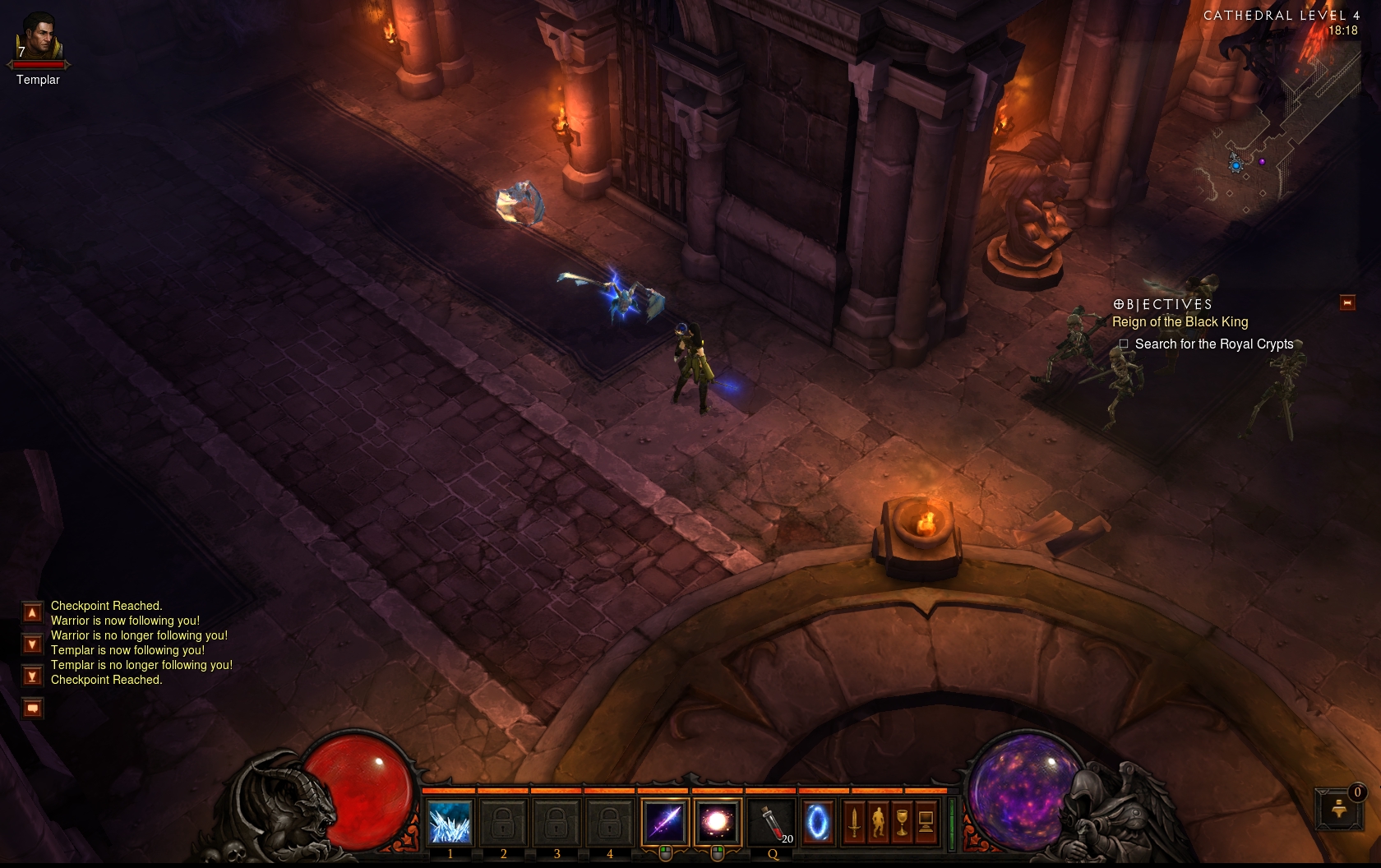Click the notification button in the corner
This screenshot has height=868, width=1381.
tap(1339, 809)
